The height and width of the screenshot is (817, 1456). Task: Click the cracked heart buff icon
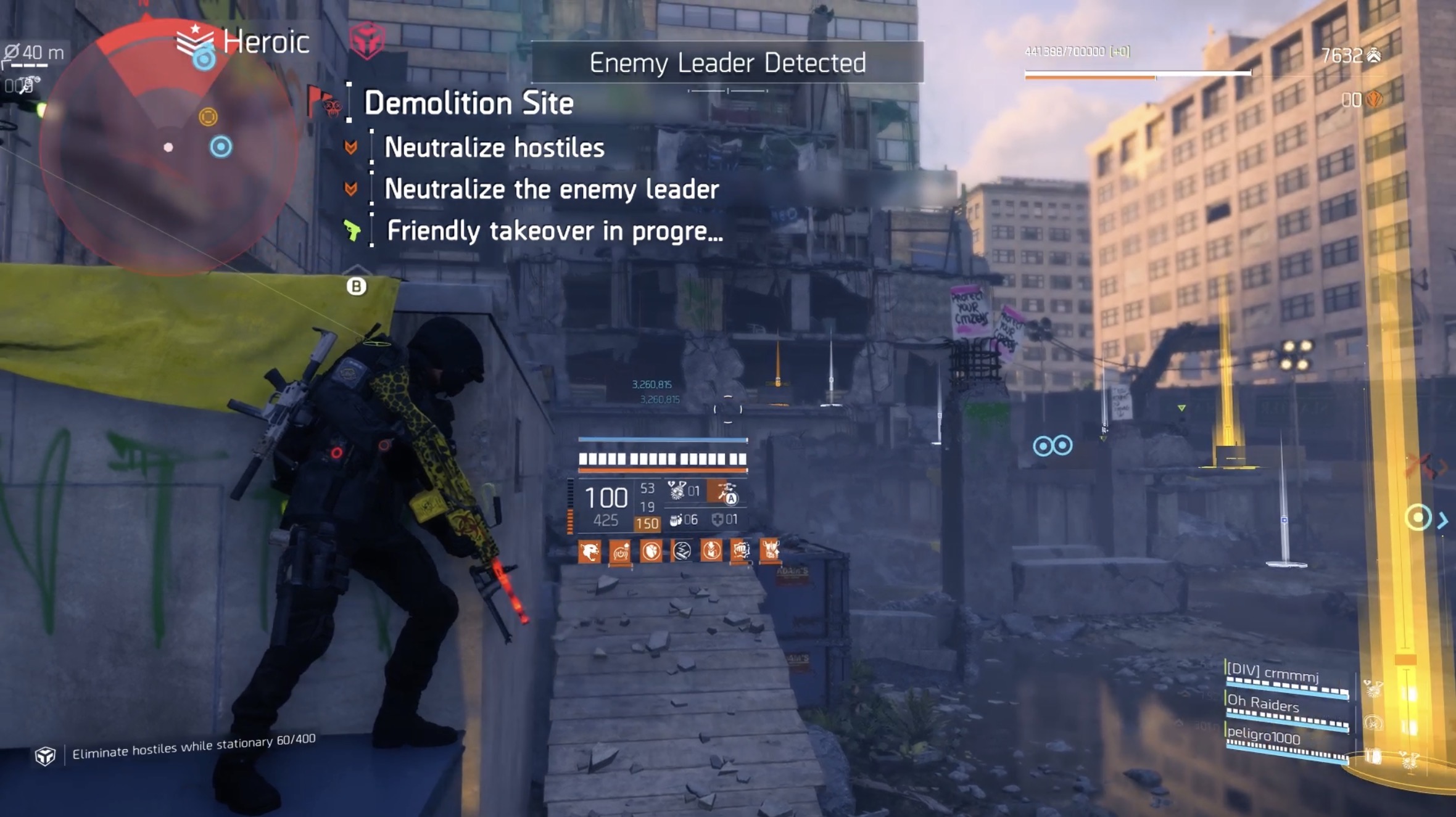point(651,551)
